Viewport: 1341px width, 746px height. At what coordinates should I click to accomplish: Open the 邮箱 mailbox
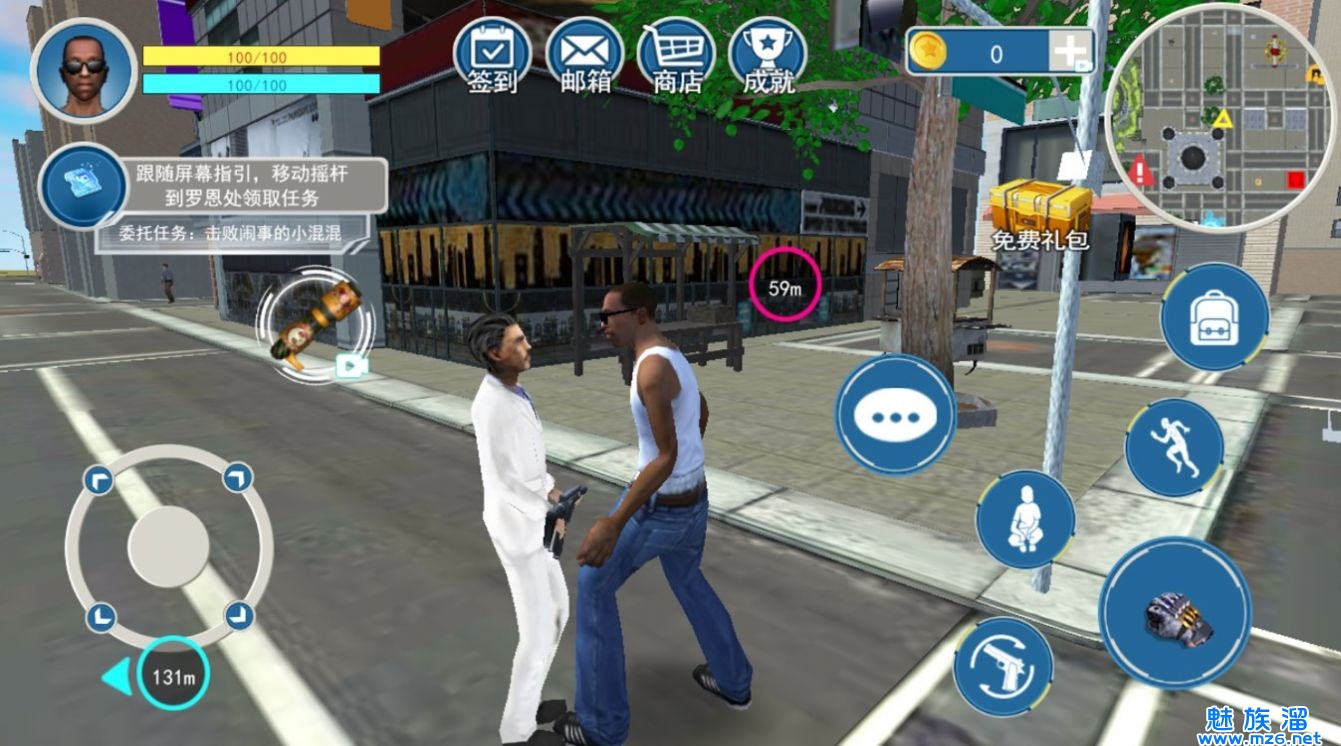(584, 55)
